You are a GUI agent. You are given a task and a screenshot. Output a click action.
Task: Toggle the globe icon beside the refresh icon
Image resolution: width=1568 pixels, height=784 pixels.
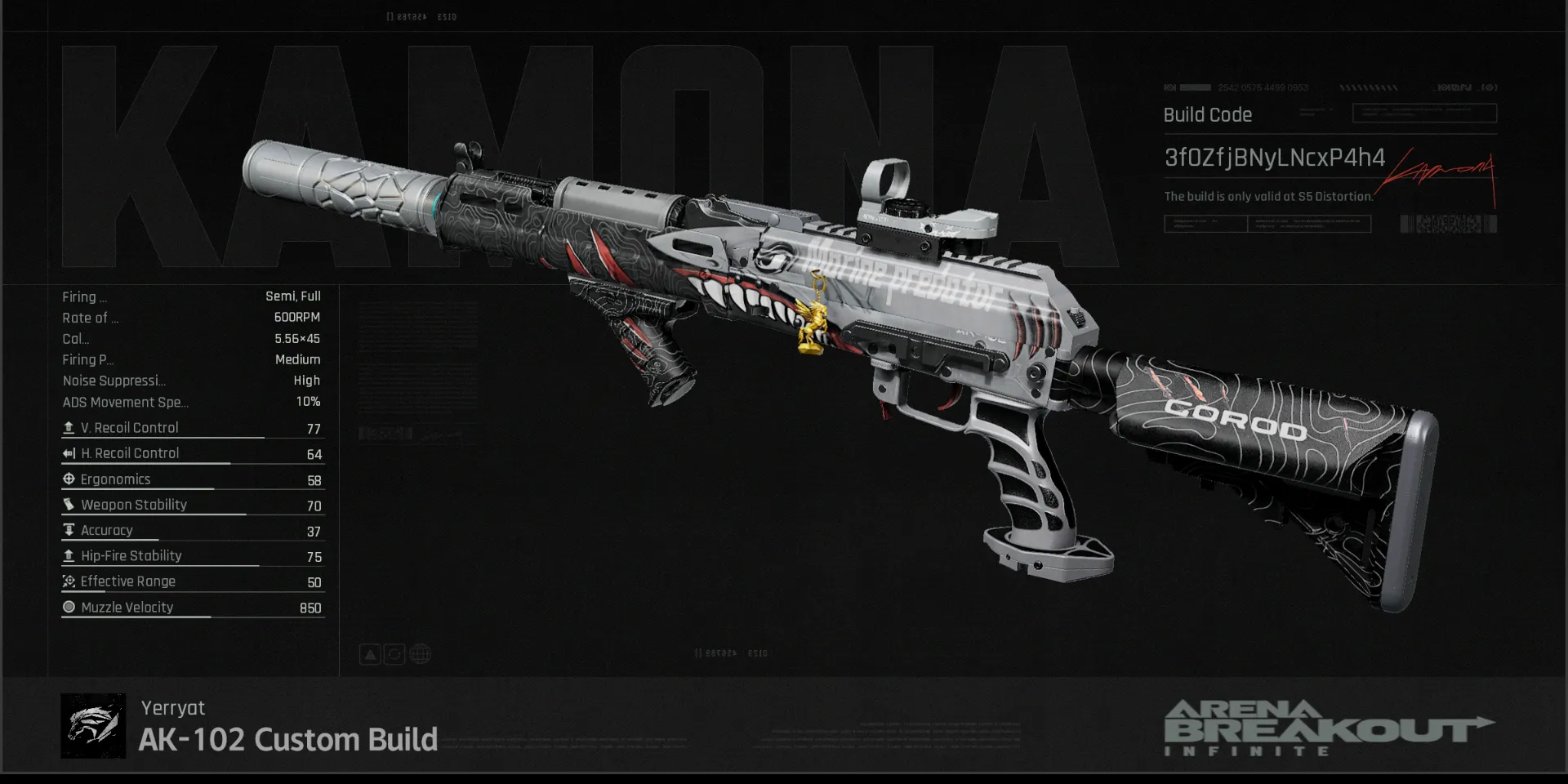point(421,653)
